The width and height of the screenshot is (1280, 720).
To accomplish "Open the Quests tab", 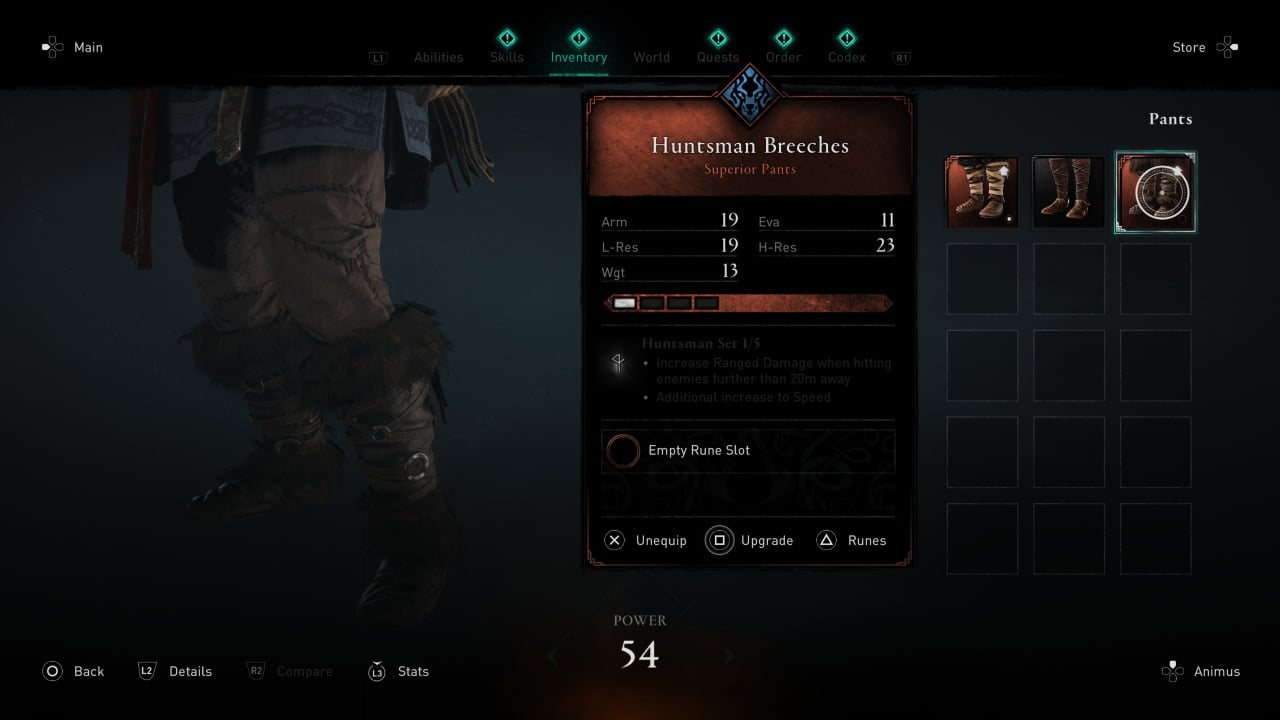I will [718, 57].
